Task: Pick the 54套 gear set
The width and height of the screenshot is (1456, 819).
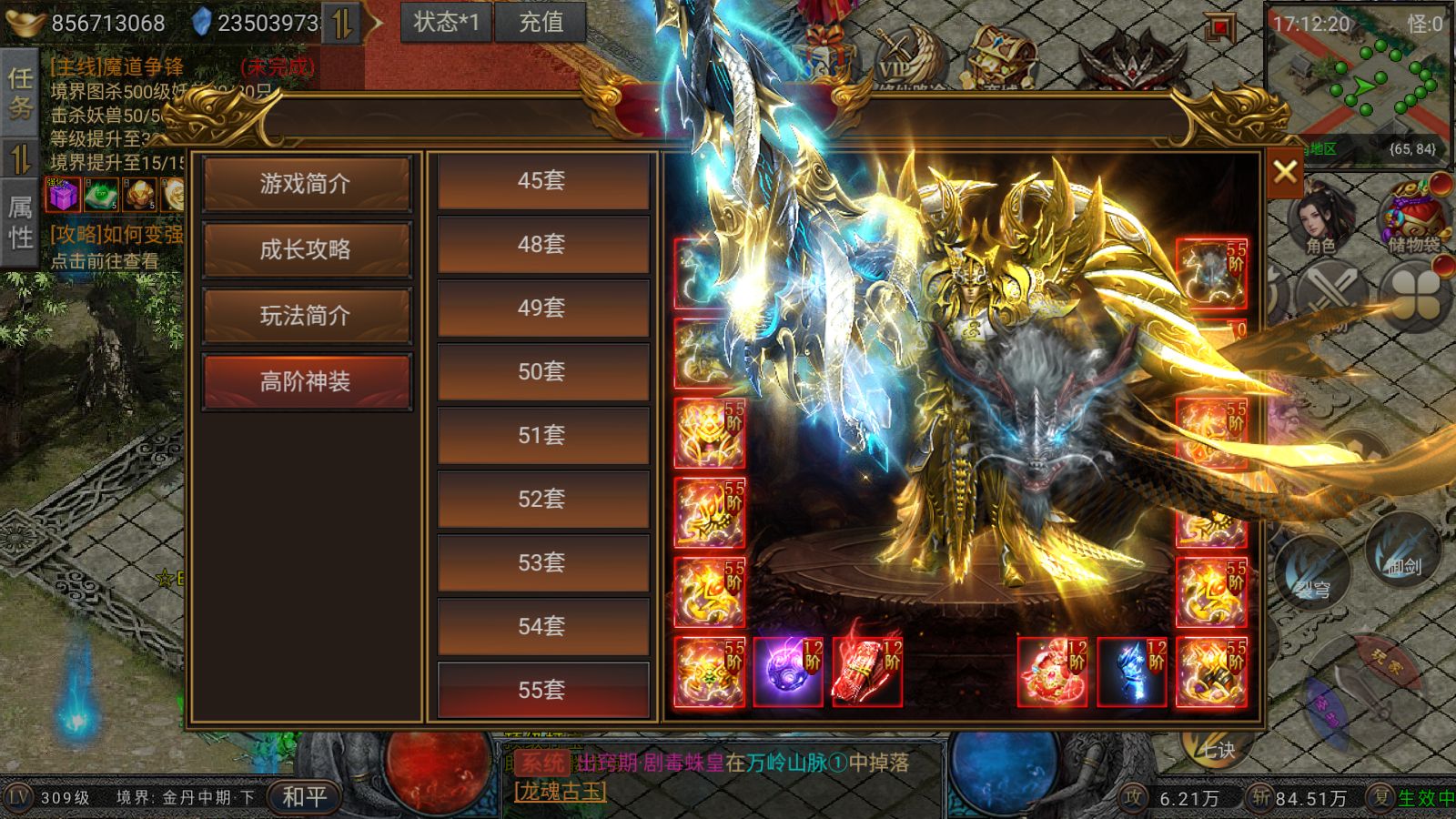Action: click(542, 627)
